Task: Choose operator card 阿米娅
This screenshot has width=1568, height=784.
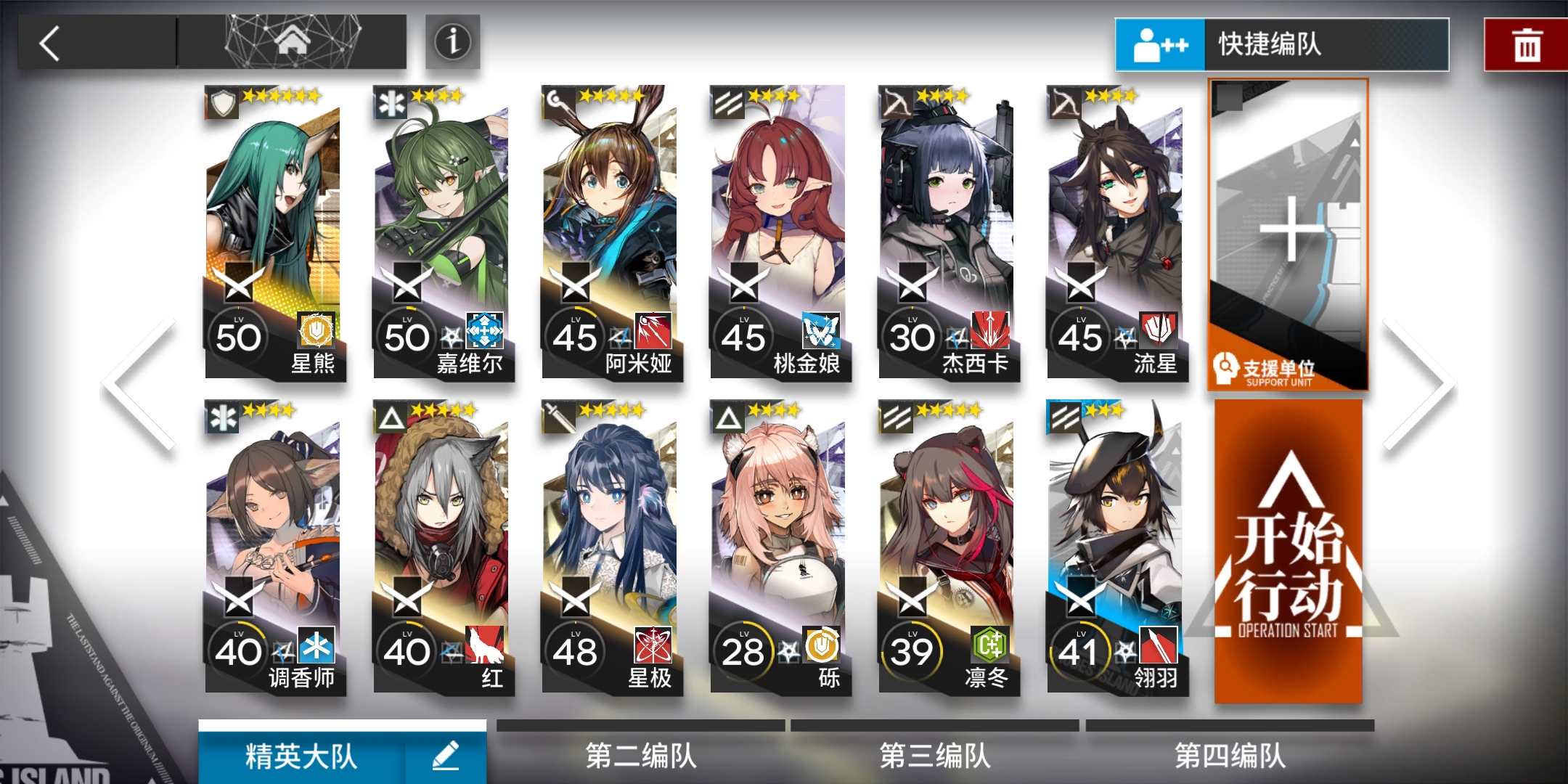Action: tap(611, 234)
